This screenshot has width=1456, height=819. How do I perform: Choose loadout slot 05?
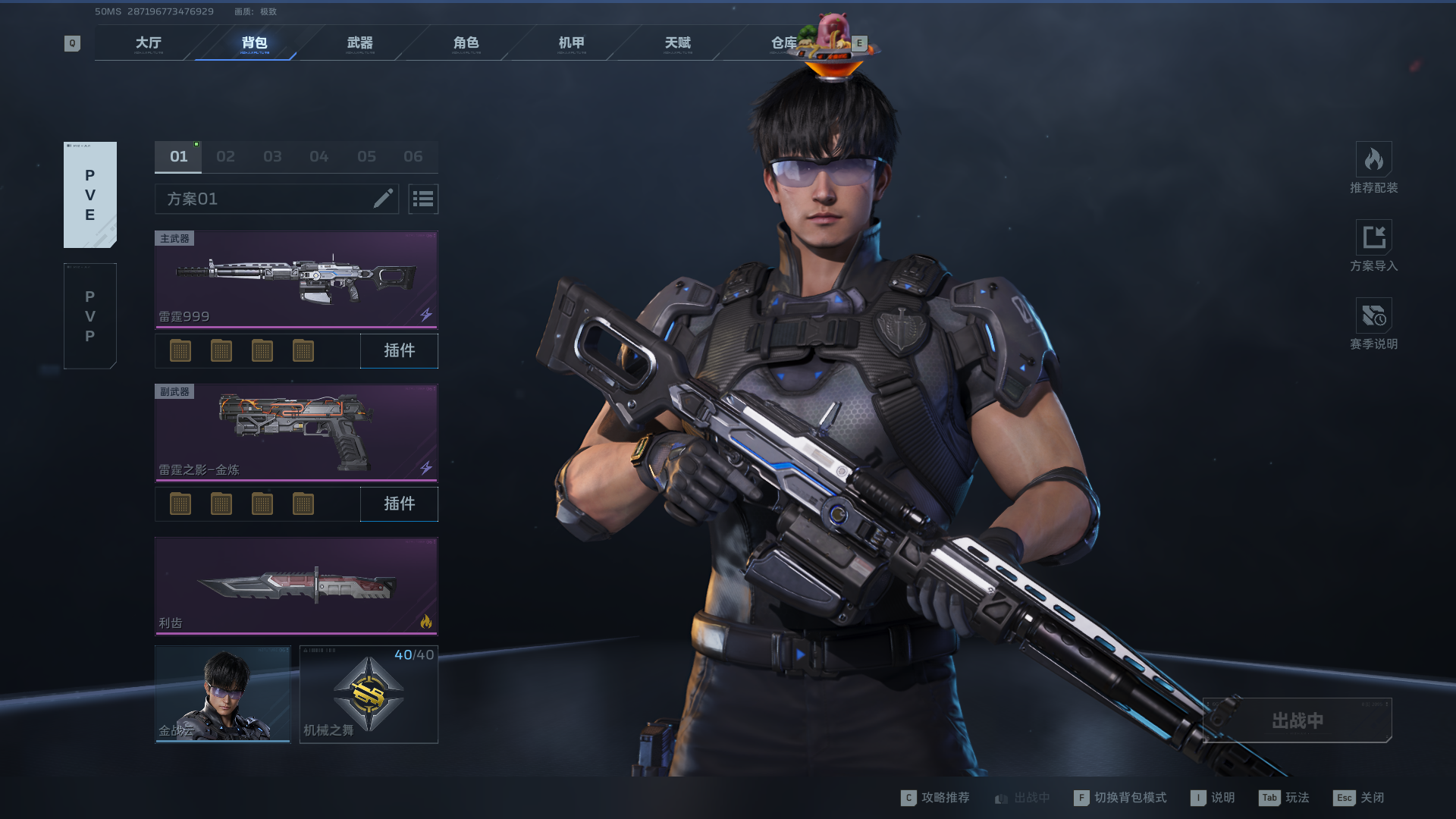[x=366, y=157]
